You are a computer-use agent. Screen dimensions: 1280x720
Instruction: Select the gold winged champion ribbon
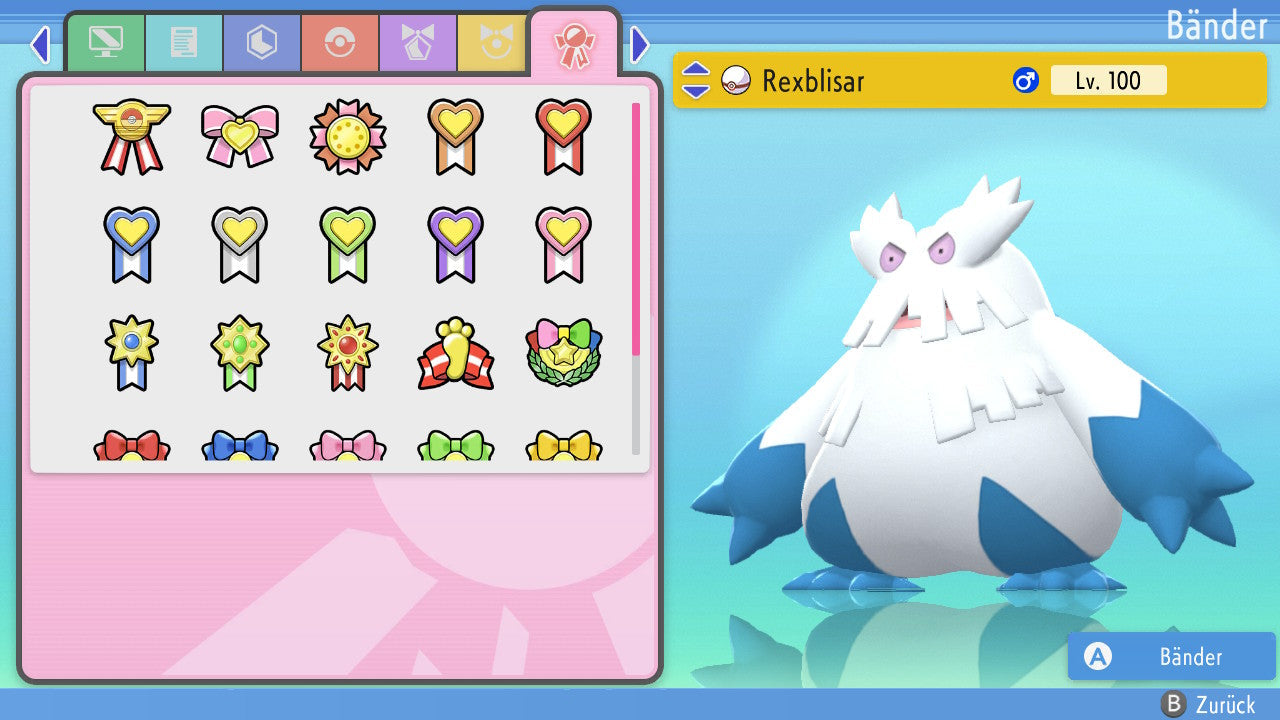click(x=131, y=136)
